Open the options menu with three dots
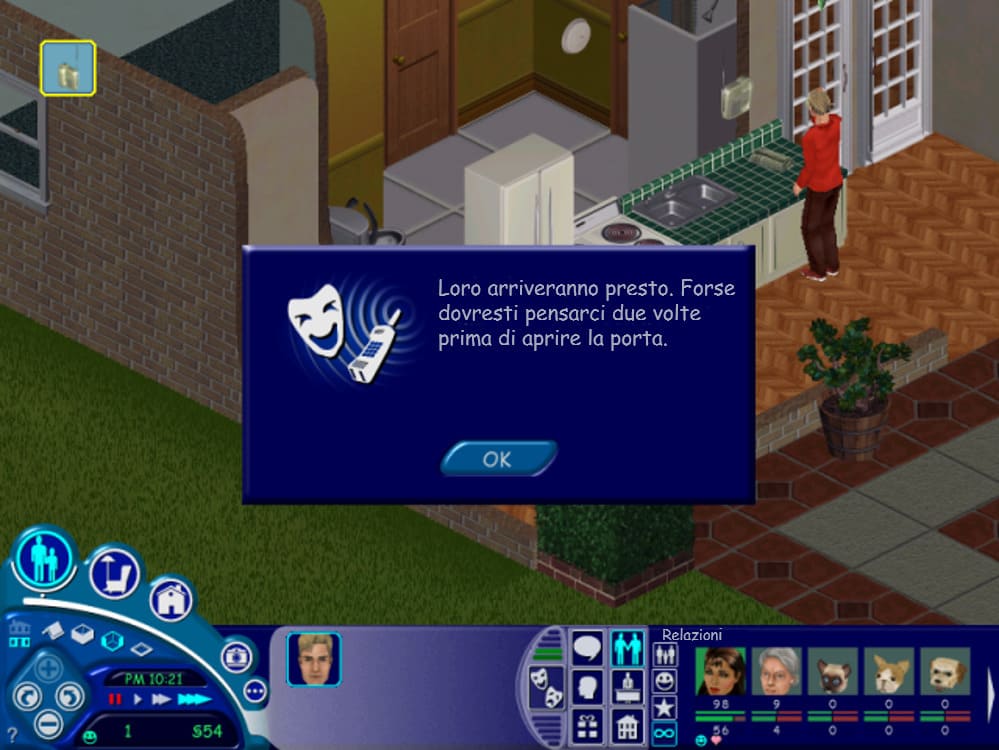Screen dimensions: 999x750 254,690
